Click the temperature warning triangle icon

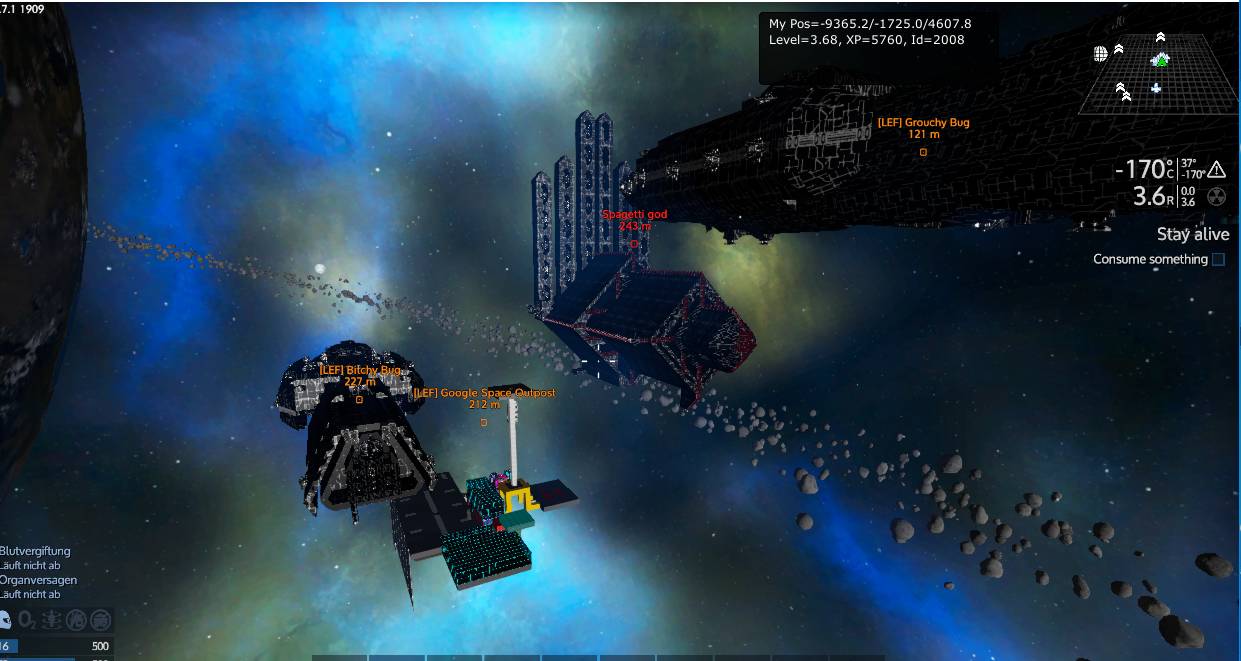[x=1216, y=169]
